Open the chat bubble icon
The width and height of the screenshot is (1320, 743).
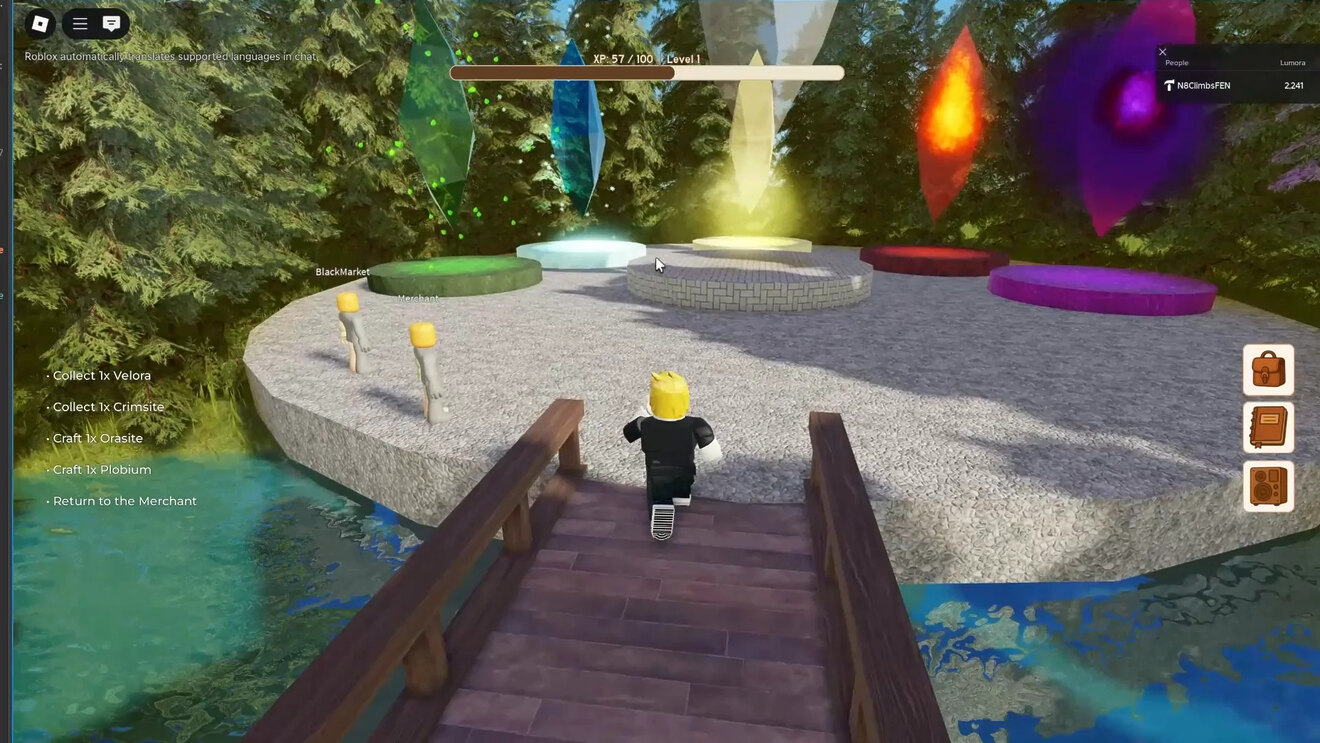click(110, 21)
